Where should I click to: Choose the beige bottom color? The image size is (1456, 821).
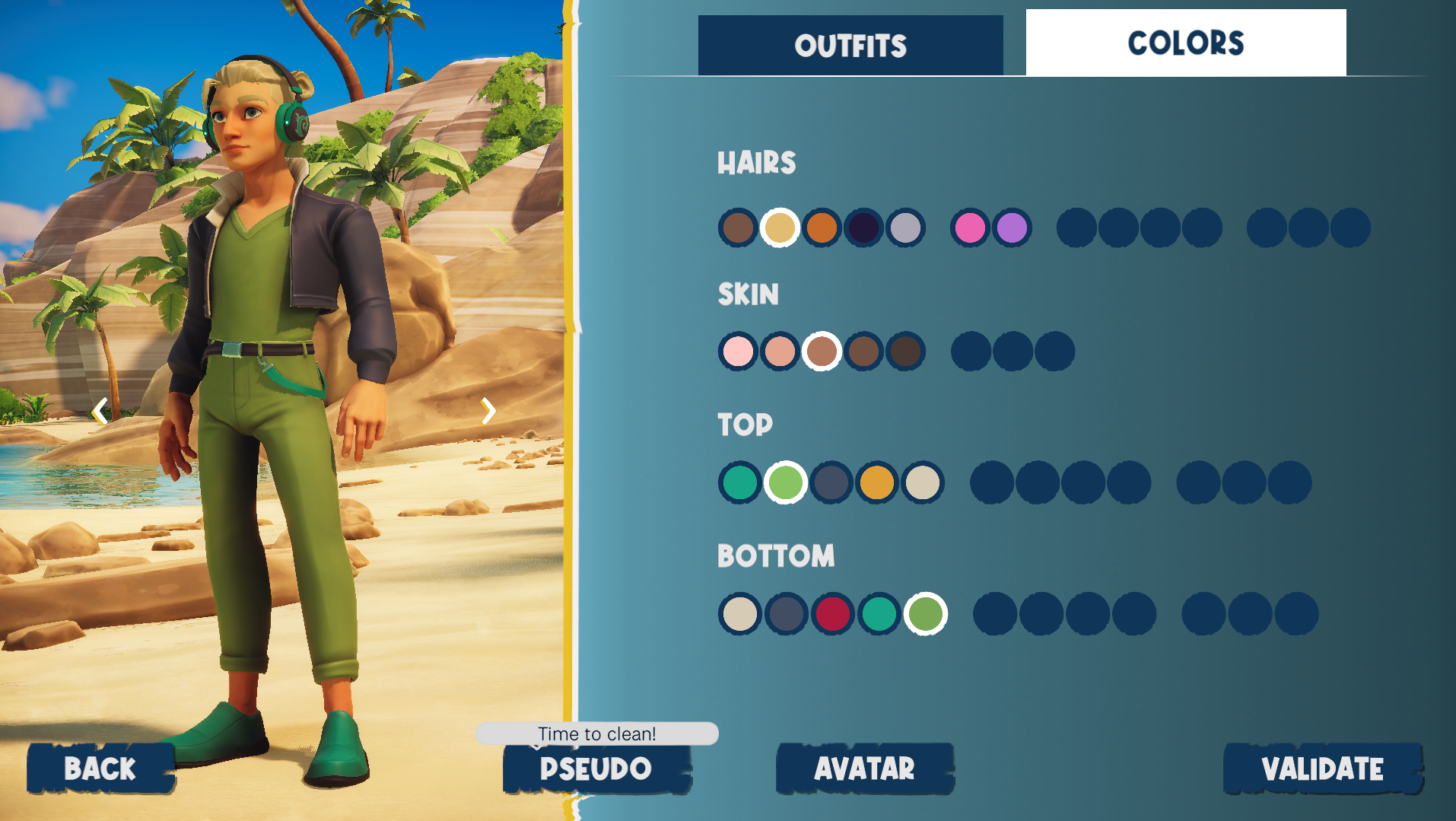739,614
